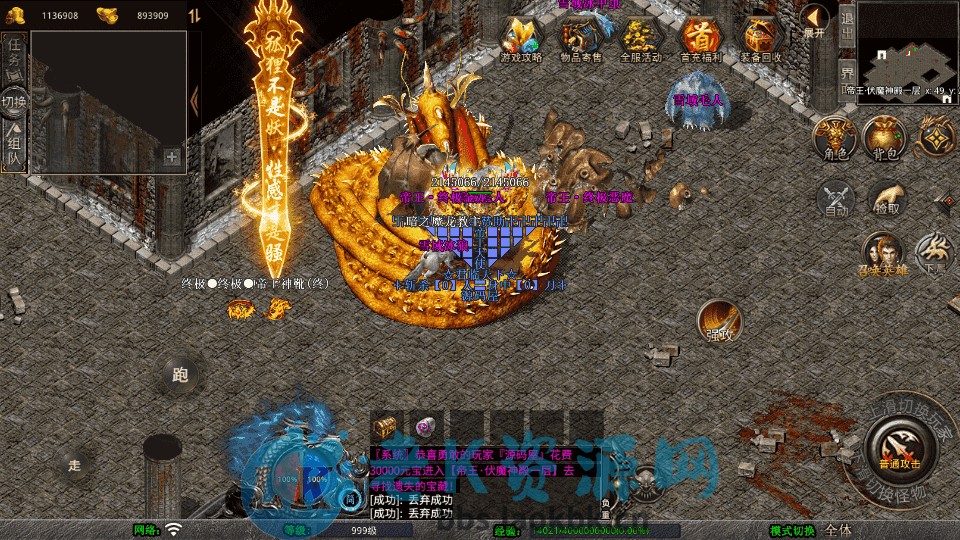This screenshot has width=960, height=540.
Task: Switch to 跑 run movement mode
Action: coord(180,376)
